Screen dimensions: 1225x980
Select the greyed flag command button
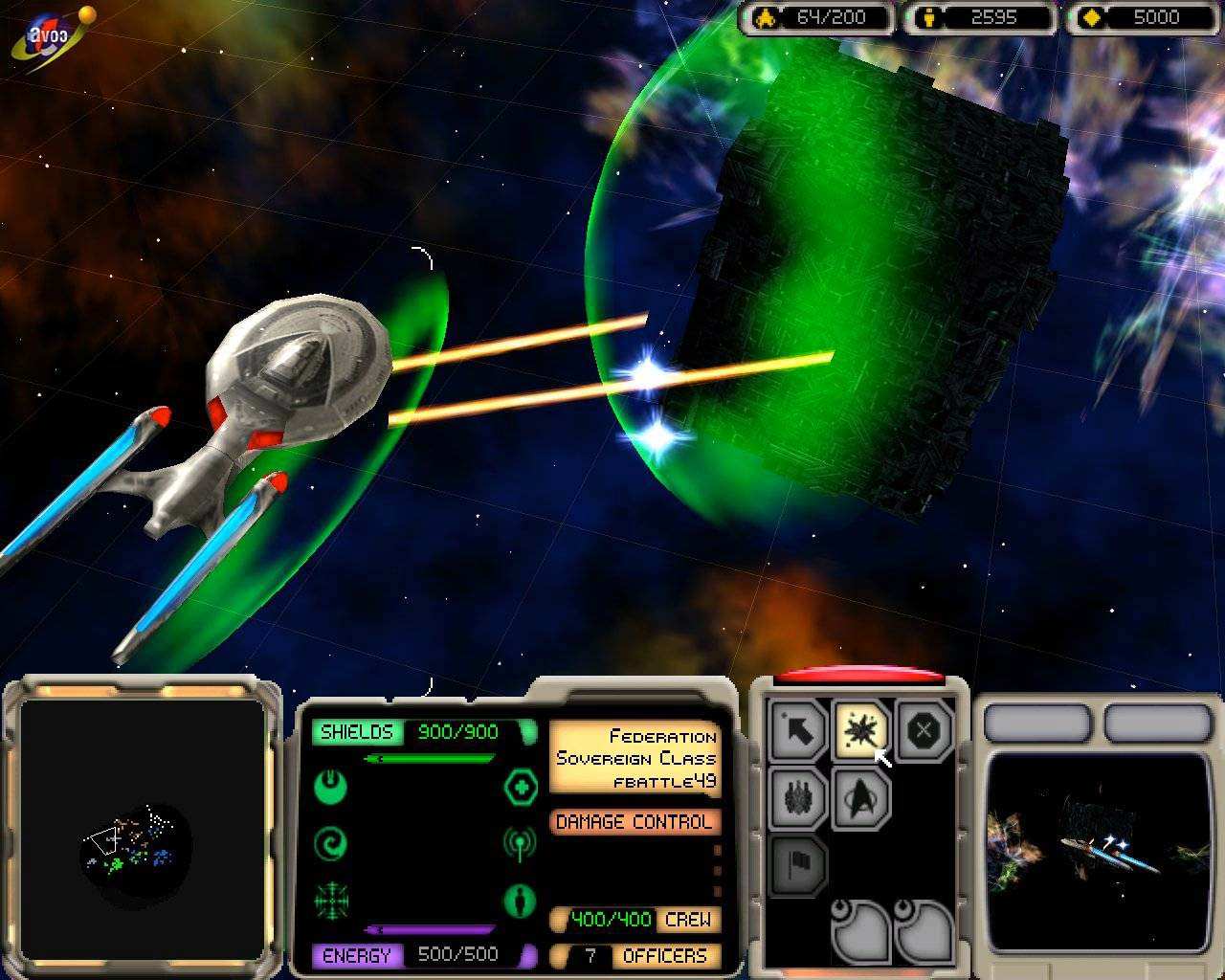pos(798,864)
